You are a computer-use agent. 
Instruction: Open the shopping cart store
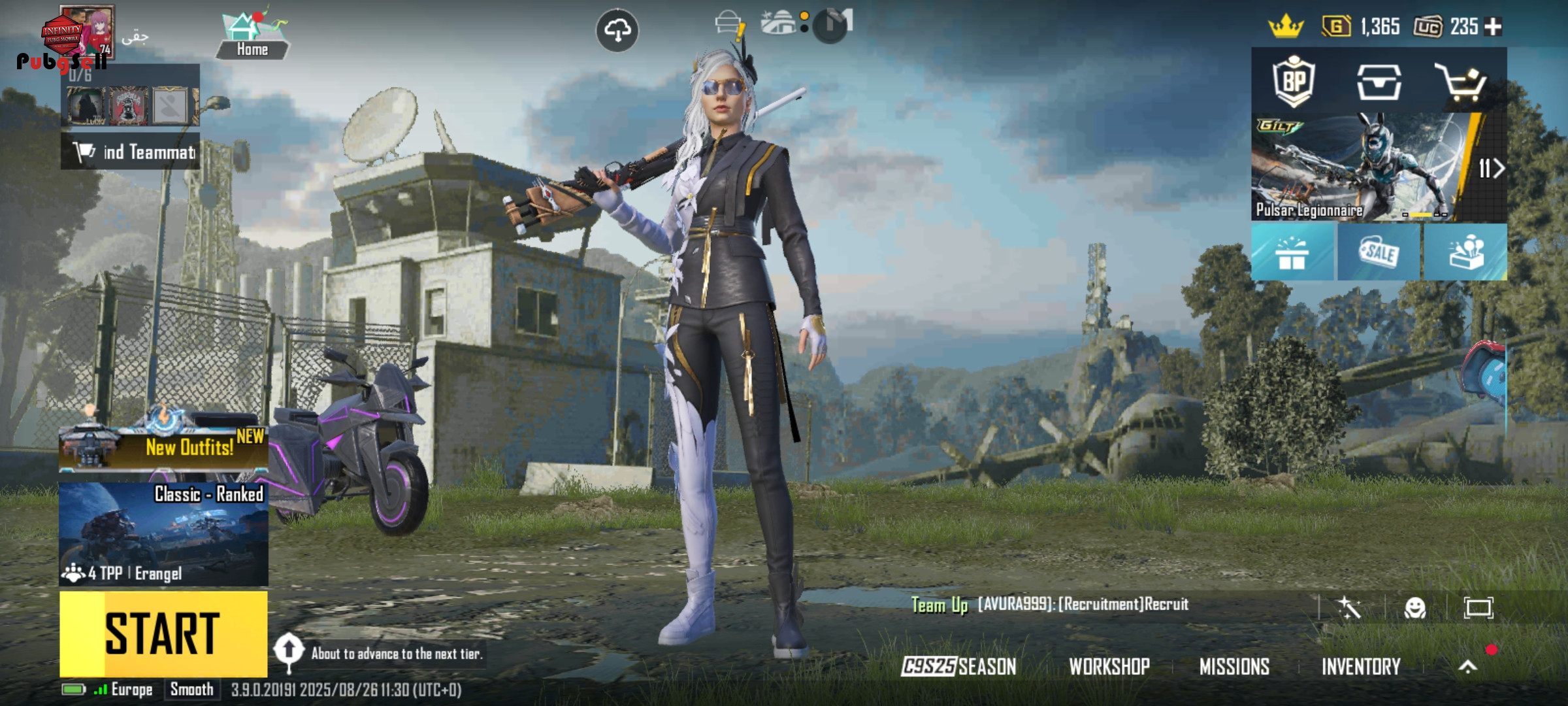click(1461, 83)
